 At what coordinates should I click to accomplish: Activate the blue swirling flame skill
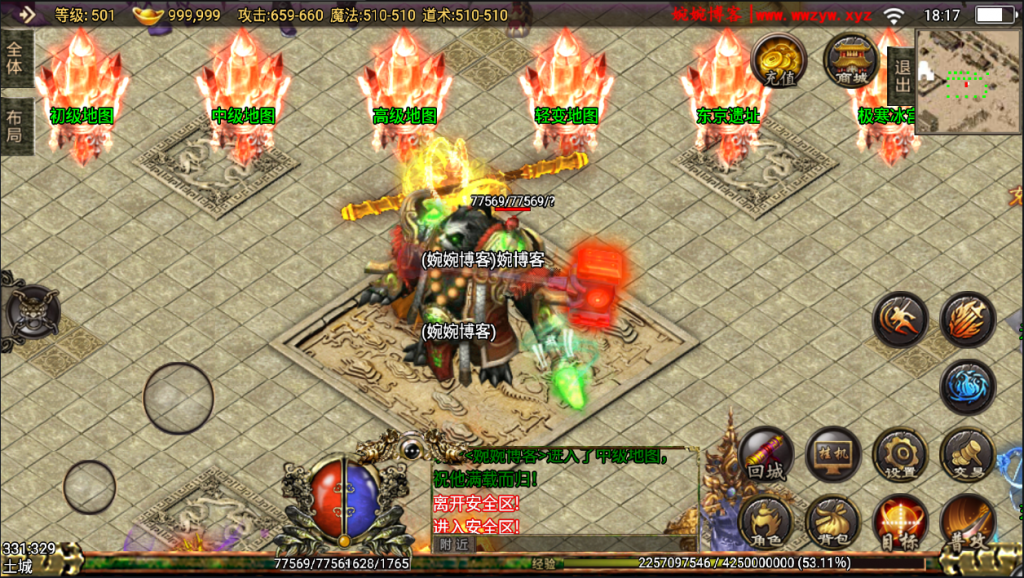point(967,387)
